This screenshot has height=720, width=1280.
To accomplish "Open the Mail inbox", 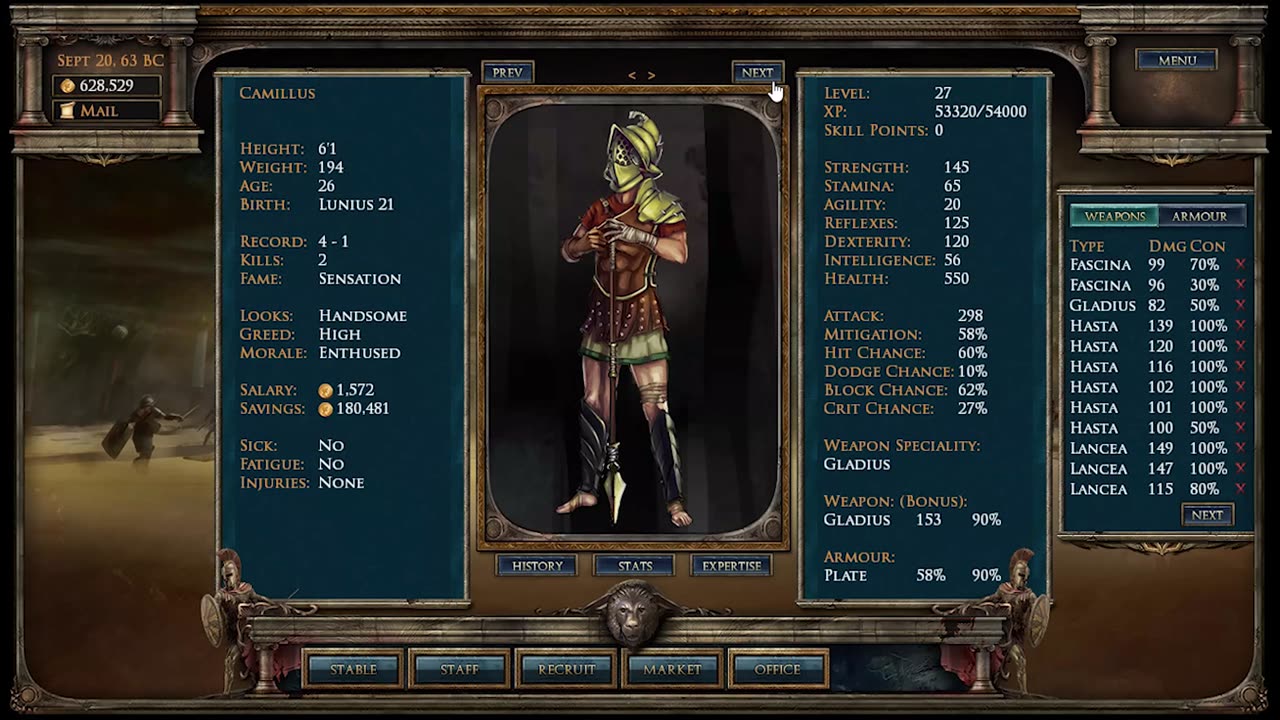I will 106,111.
